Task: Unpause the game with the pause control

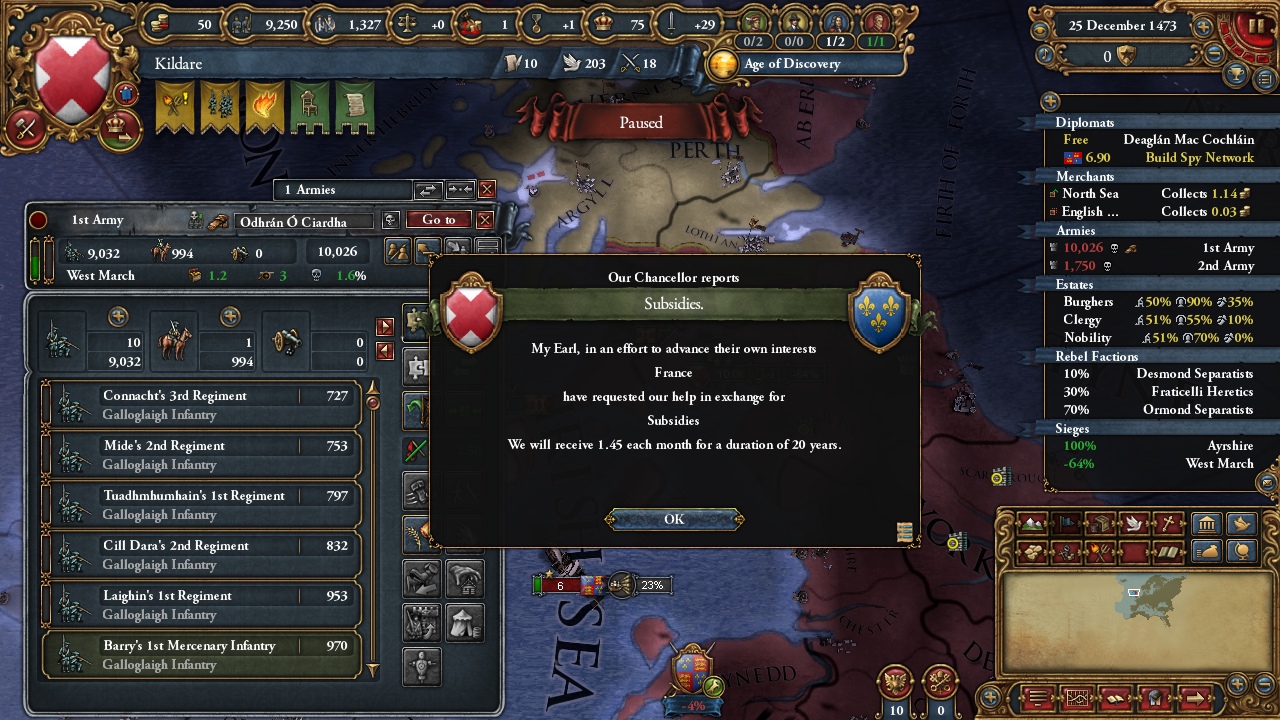Action: click(x=1257, y=24)
